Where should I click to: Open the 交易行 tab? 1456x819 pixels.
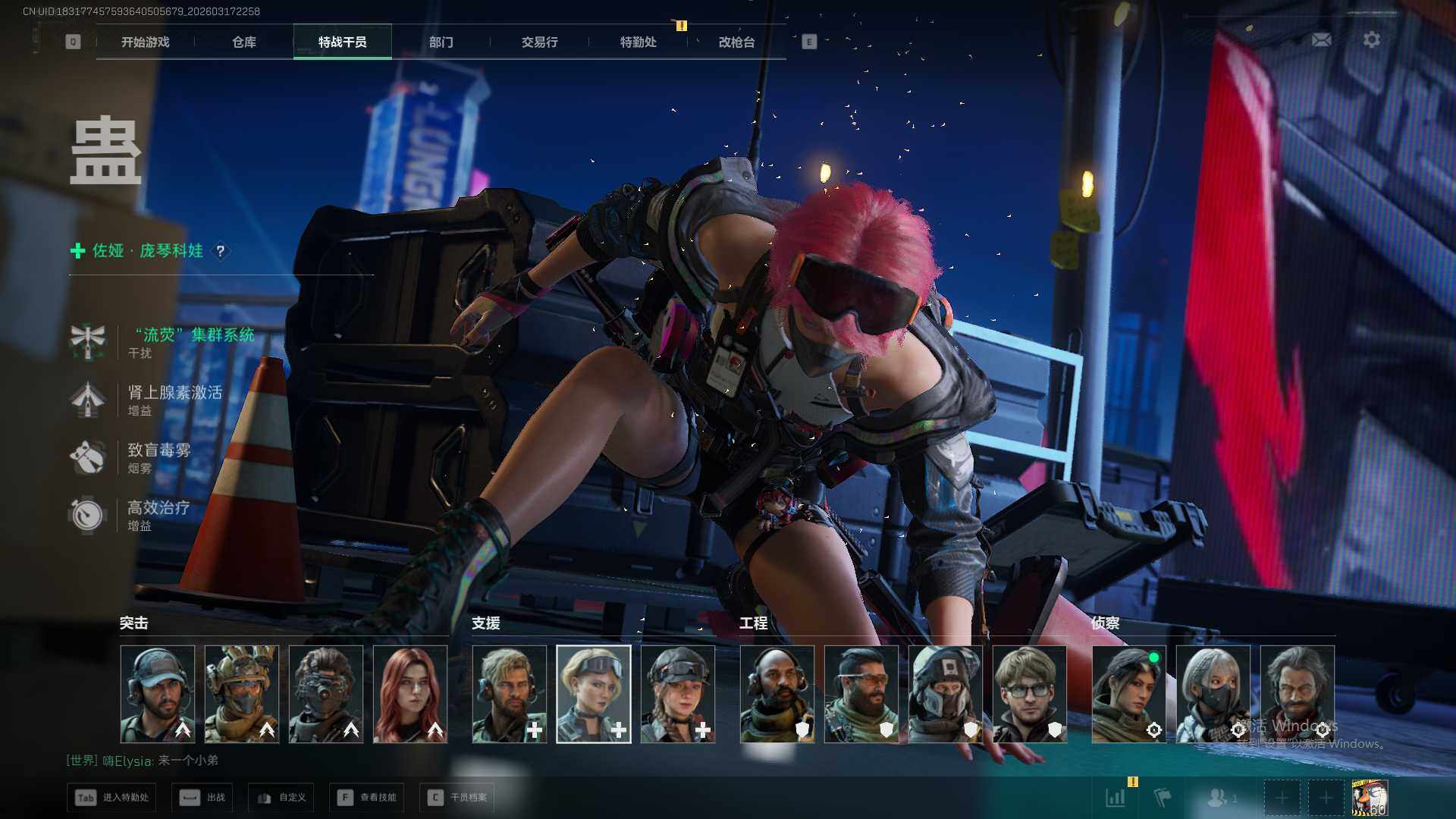[539, 42]
